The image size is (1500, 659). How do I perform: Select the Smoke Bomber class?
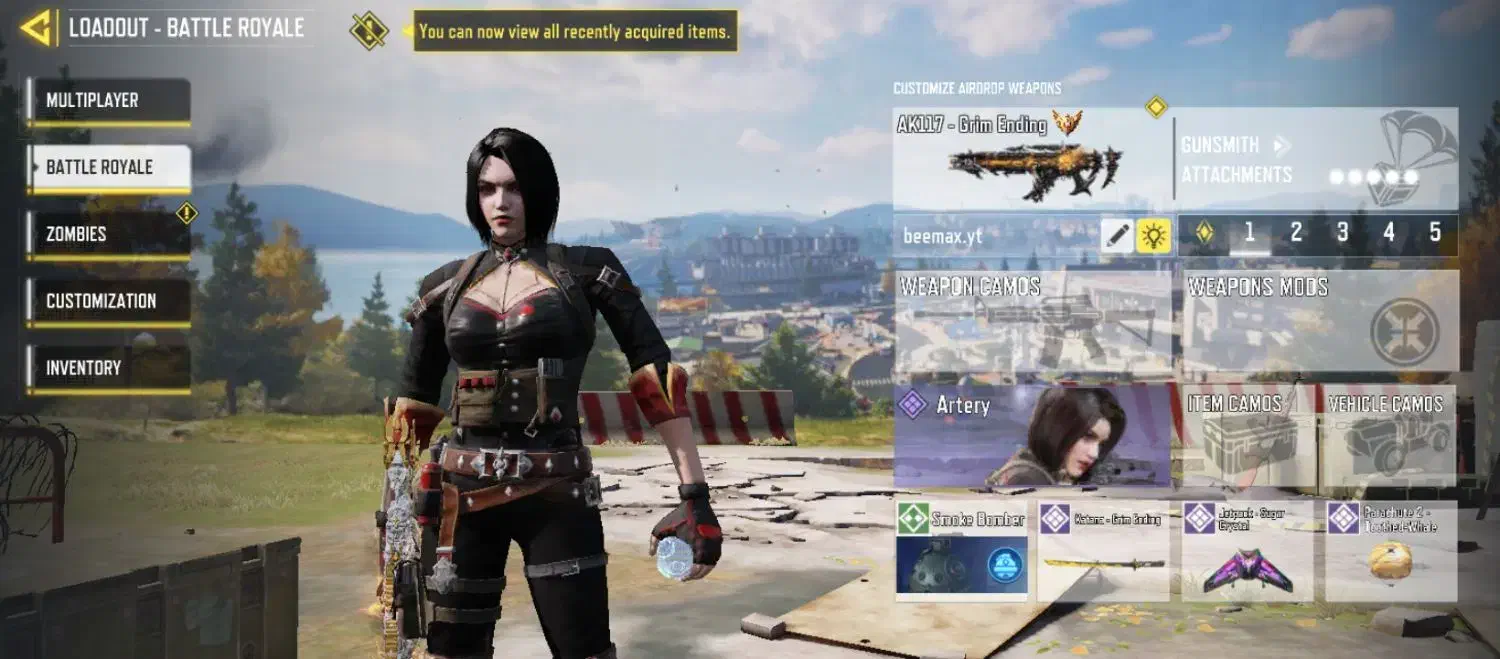coord(962,551)
